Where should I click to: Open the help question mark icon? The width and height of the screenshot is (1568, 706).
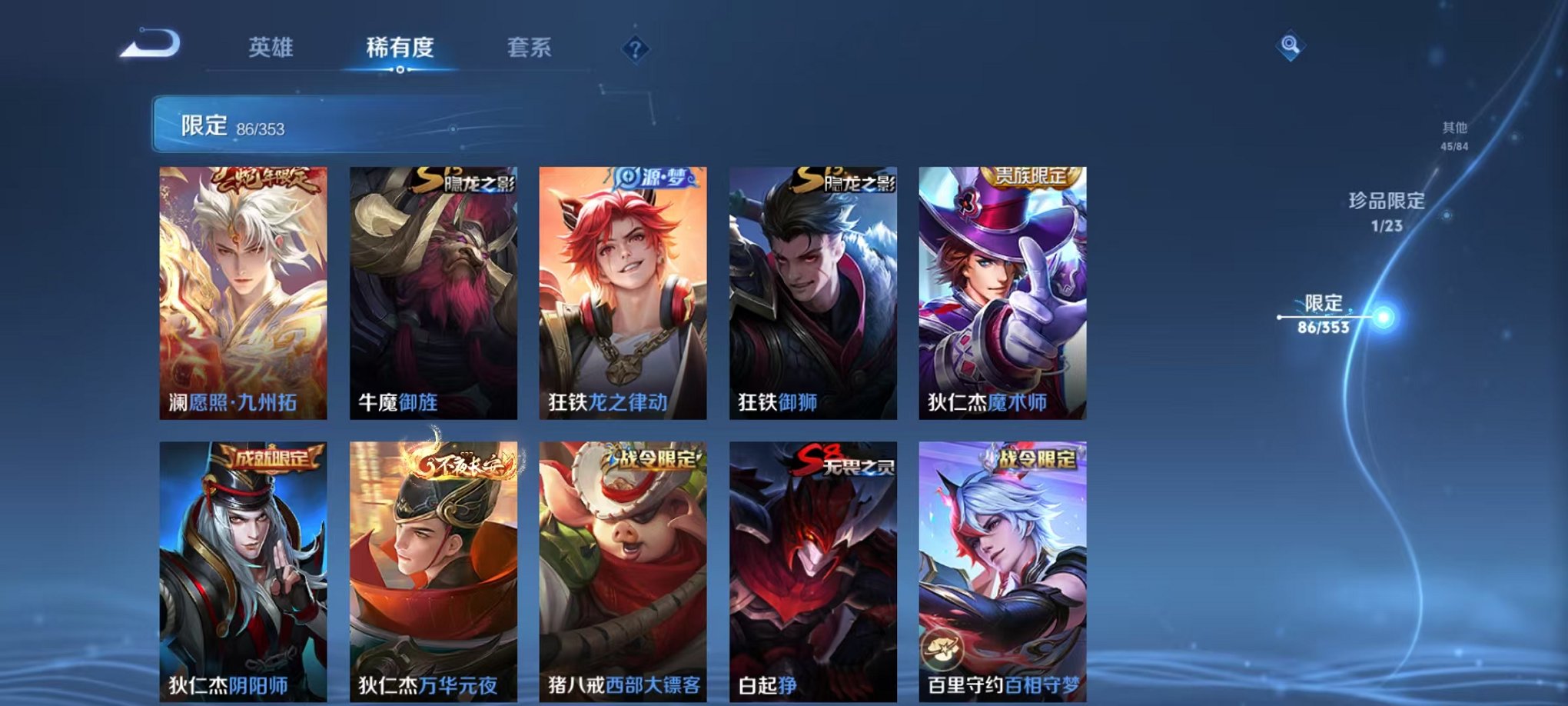click(x=633, y=50)
